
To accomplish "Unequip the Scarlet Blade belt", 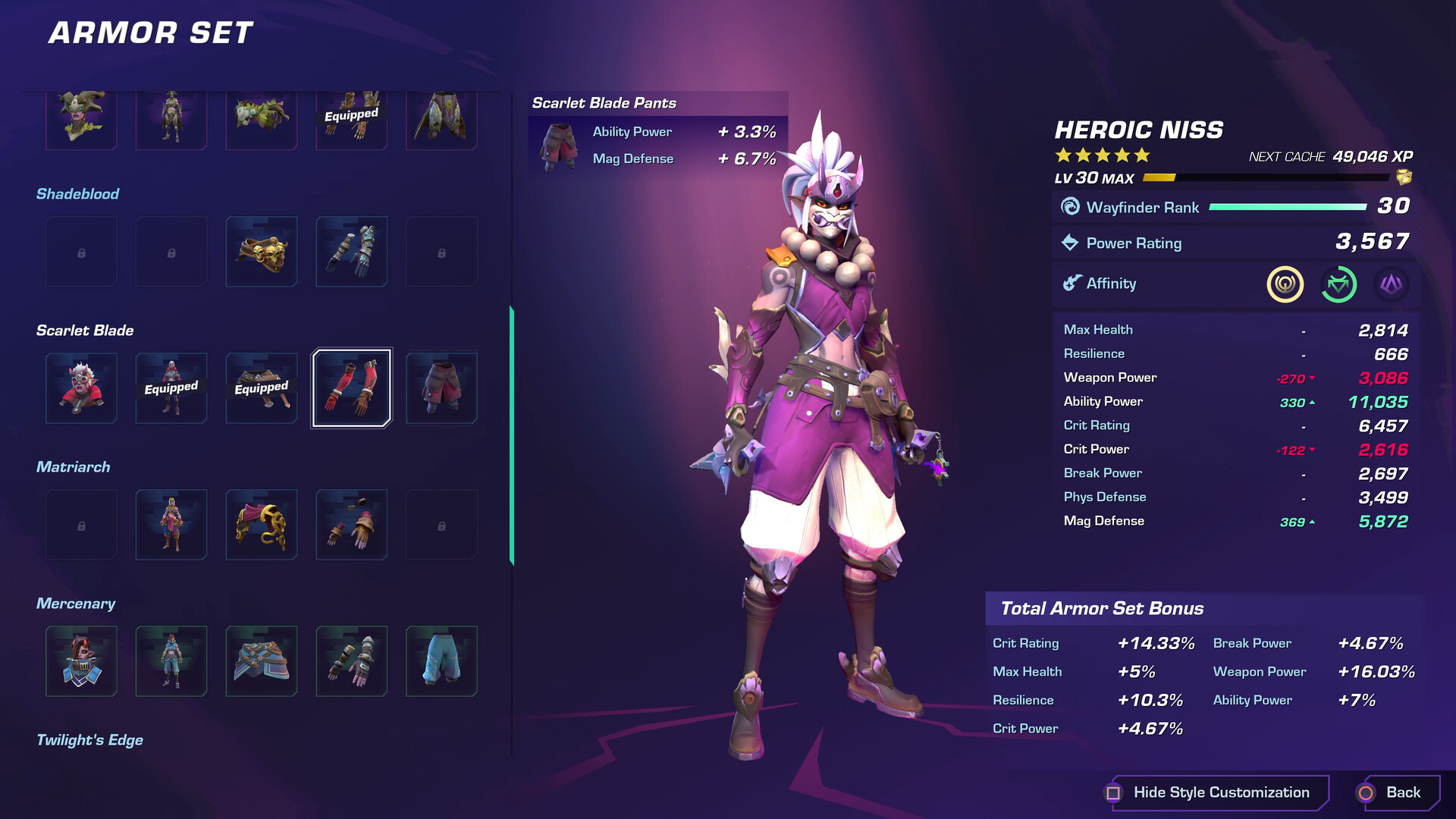I will pyautogui.click(x=261, y=388).
